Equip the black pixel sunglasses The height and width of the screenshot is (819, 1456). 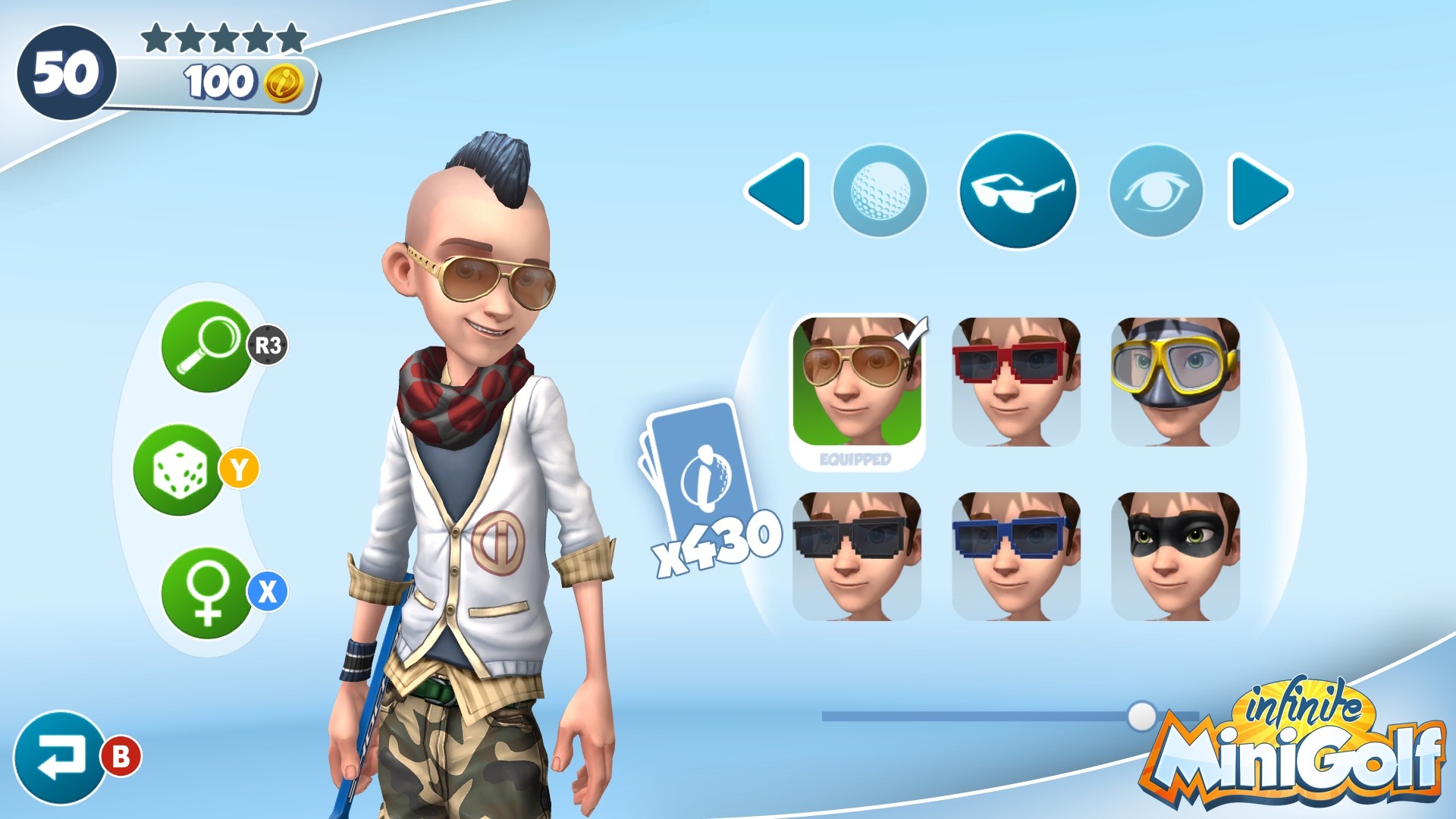[857, 557]
